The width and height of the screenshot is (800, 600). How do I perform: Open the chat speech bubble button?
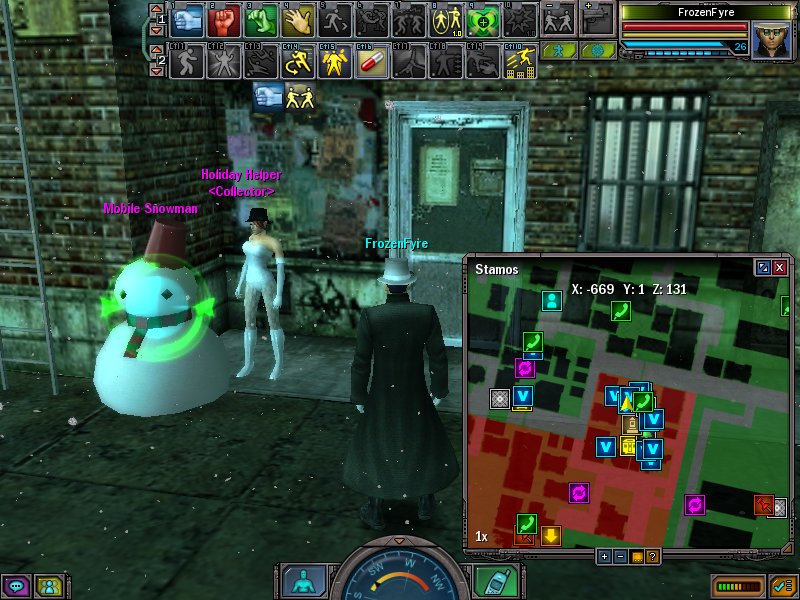pos(15,586)
